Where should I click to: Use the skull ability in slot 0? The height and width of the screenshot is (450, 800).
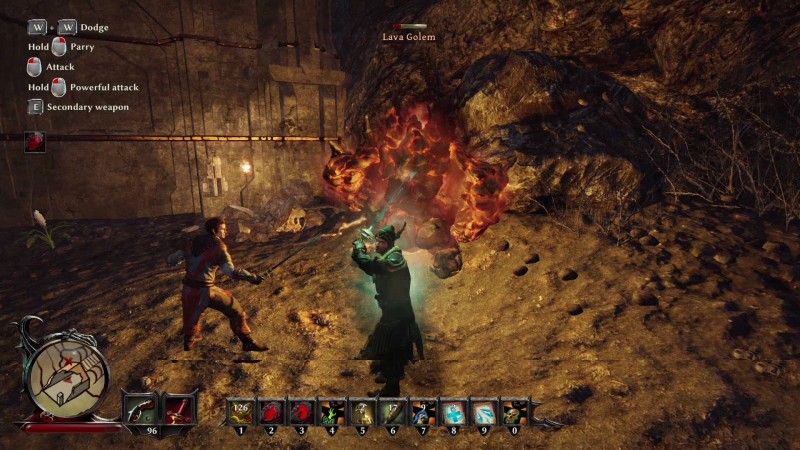coord(514,412)
